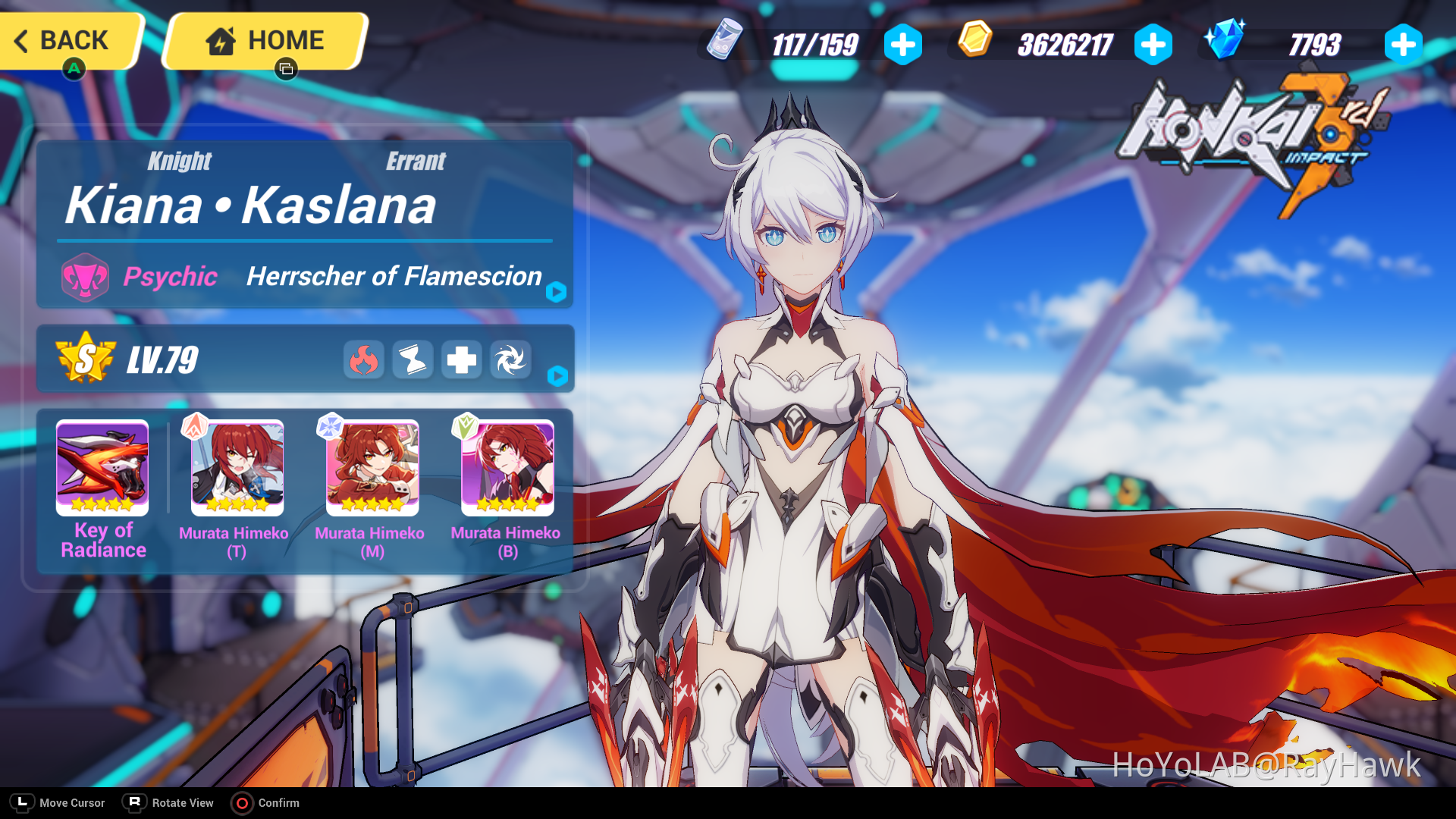Expand the level info play arrow
This screenshot has height=819, width=1456.
click(x=557, y=376)
